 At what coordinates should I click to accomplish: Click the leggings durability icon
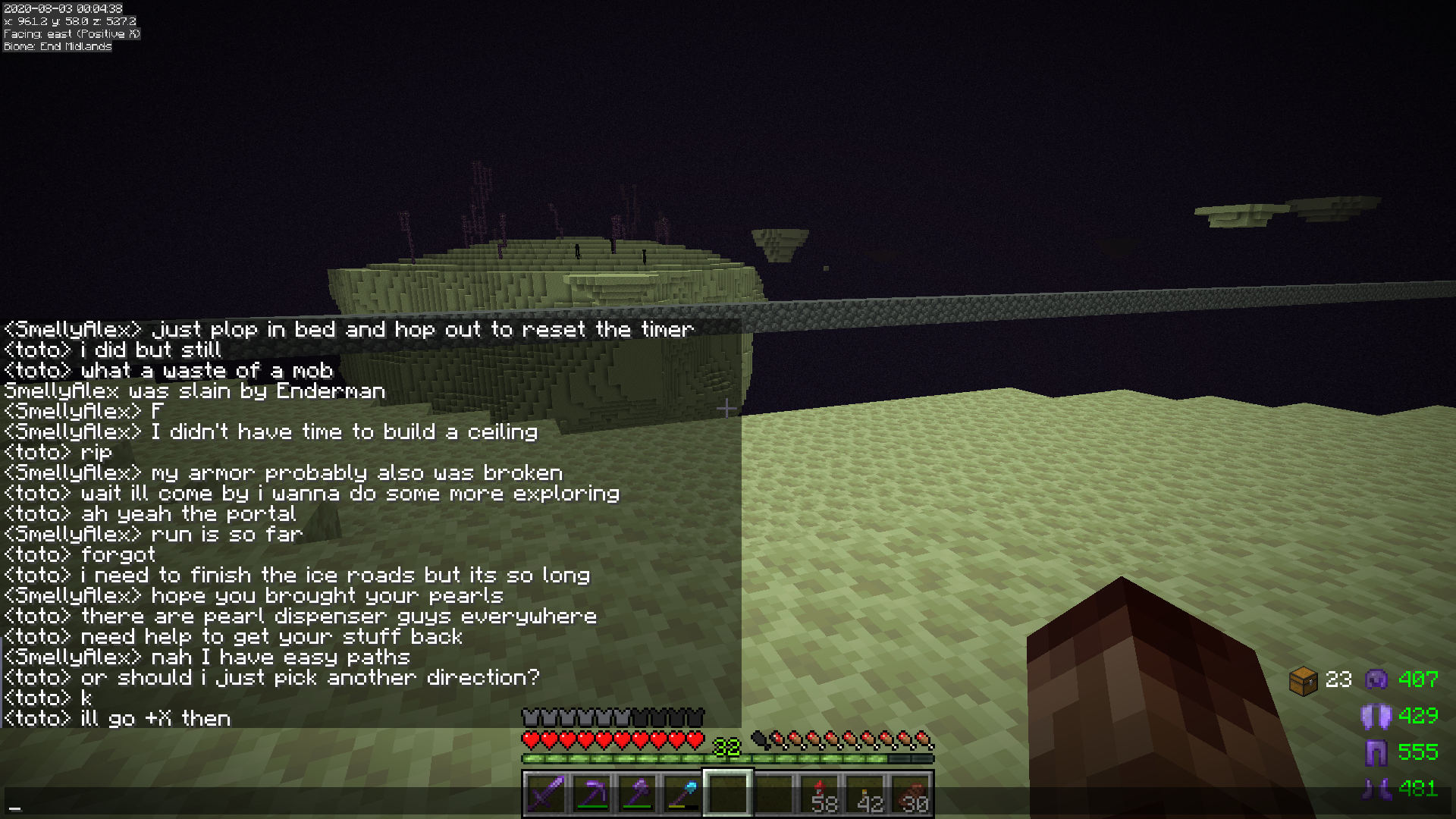[1376, 752]
